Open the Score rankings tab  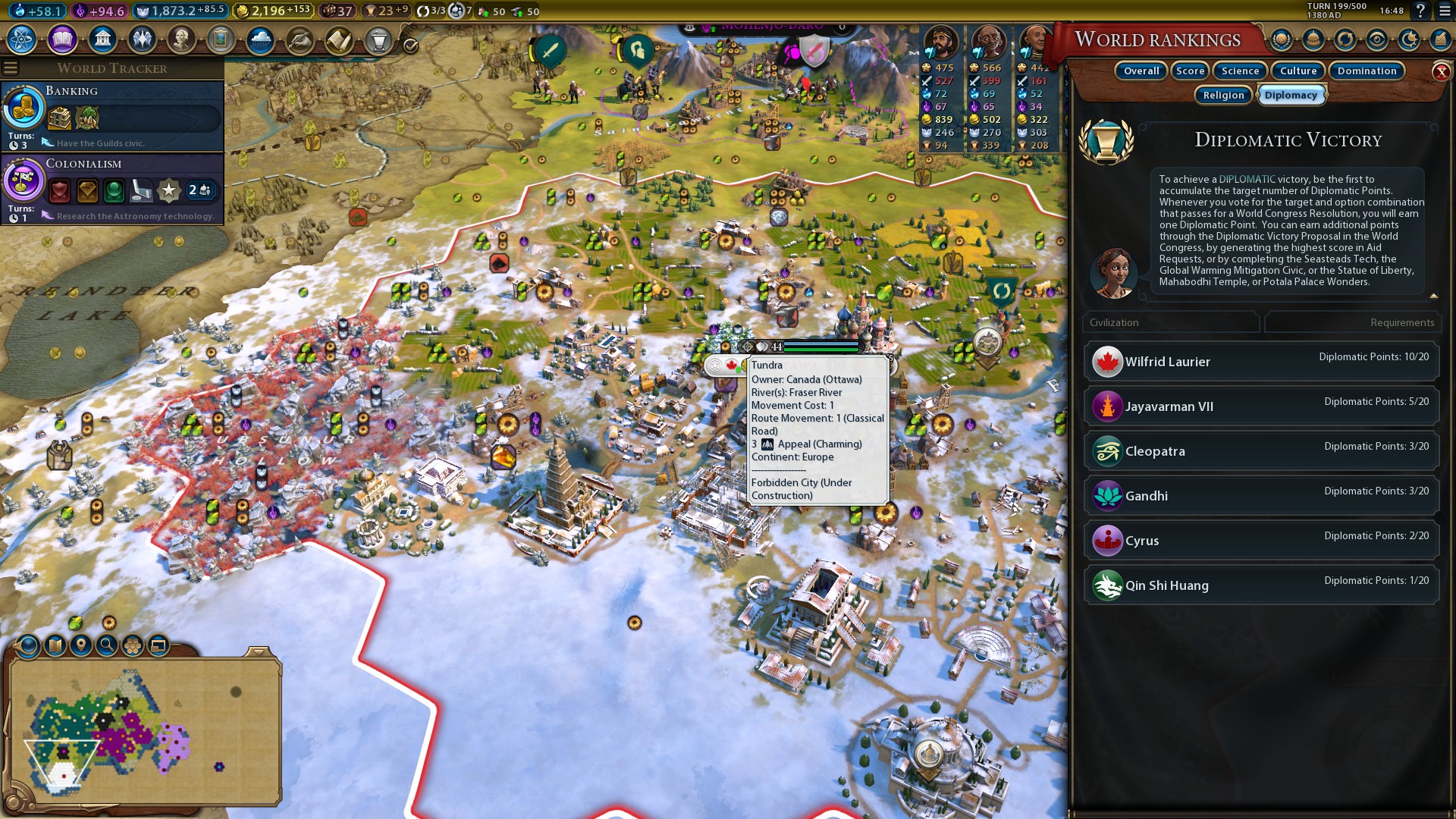point(1190,71)
